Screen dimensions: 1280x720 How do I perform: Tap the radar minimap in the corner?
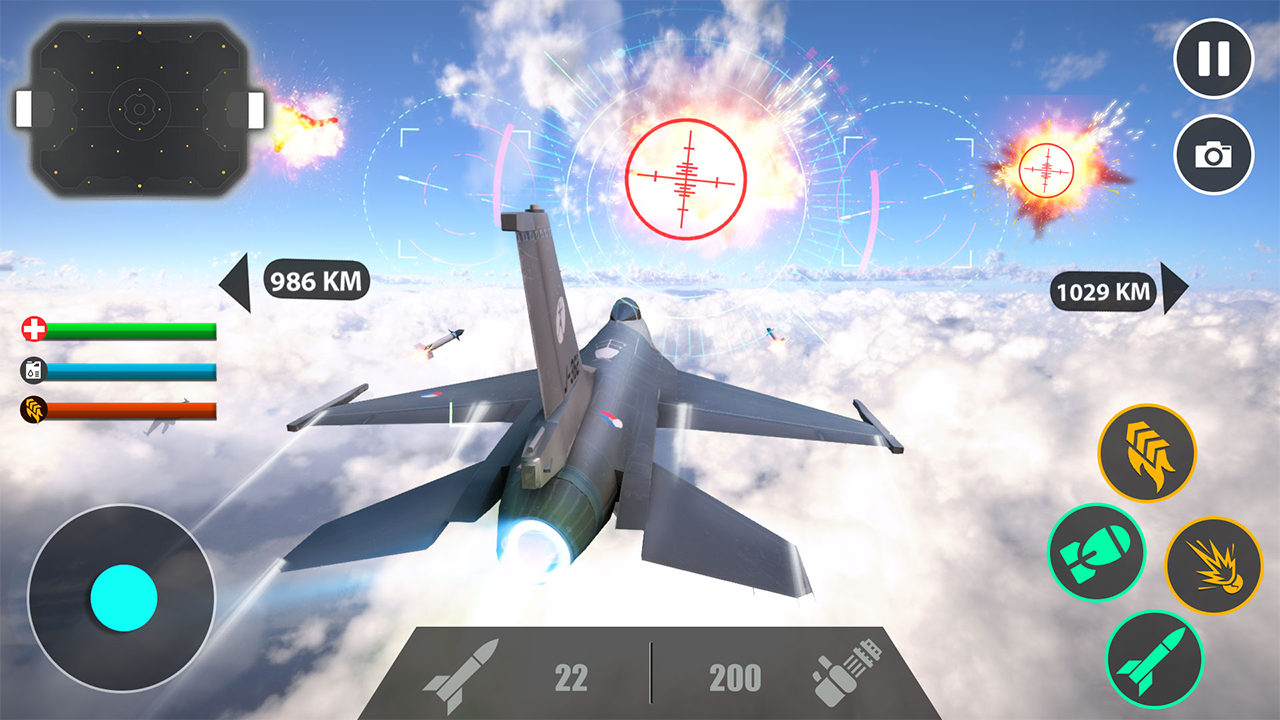click(x=138, y=110)
